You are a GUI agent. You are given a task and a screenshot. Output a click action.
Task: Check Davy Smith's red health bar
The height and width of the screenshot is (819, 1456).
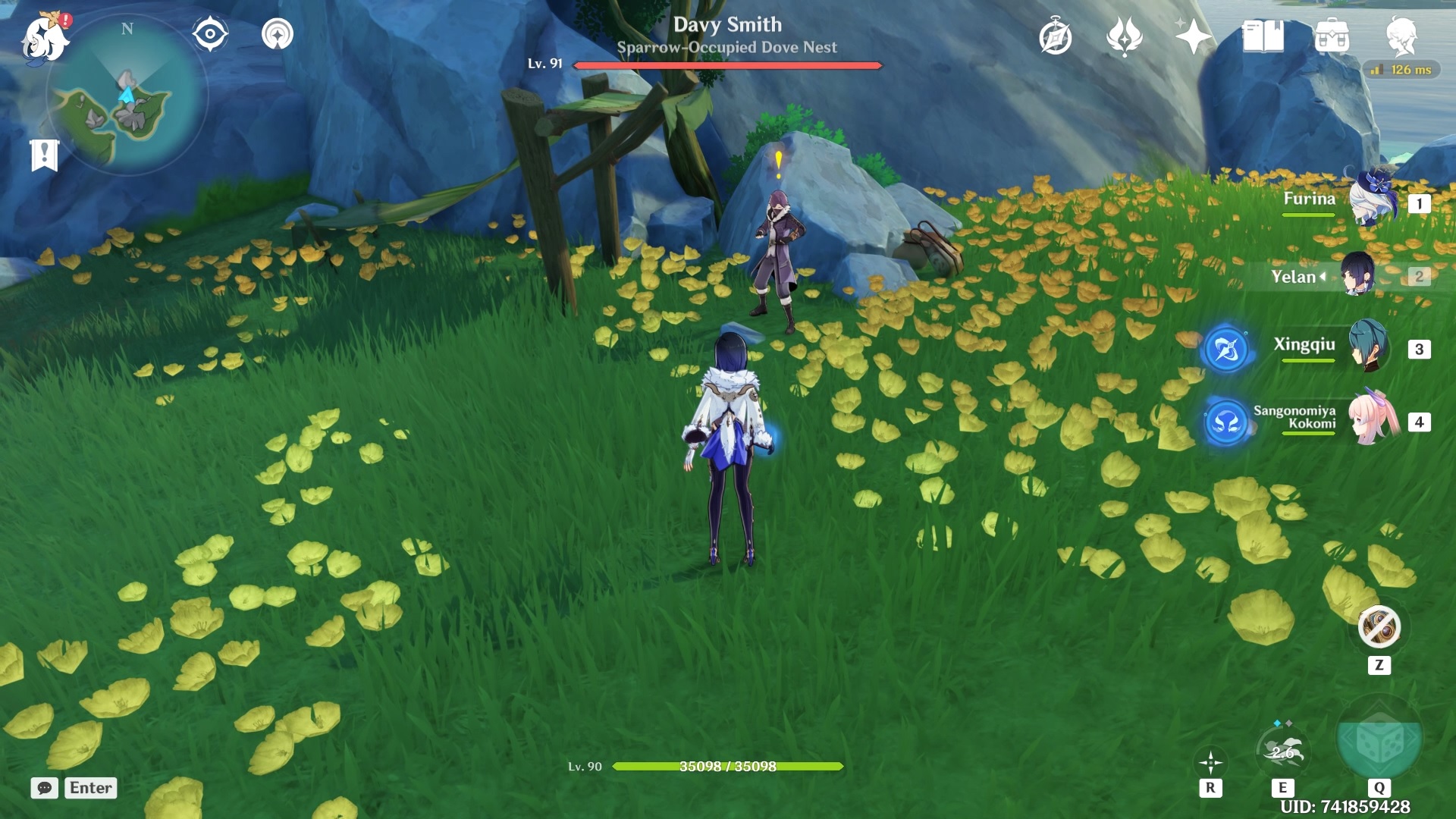(x=729, y=66)
